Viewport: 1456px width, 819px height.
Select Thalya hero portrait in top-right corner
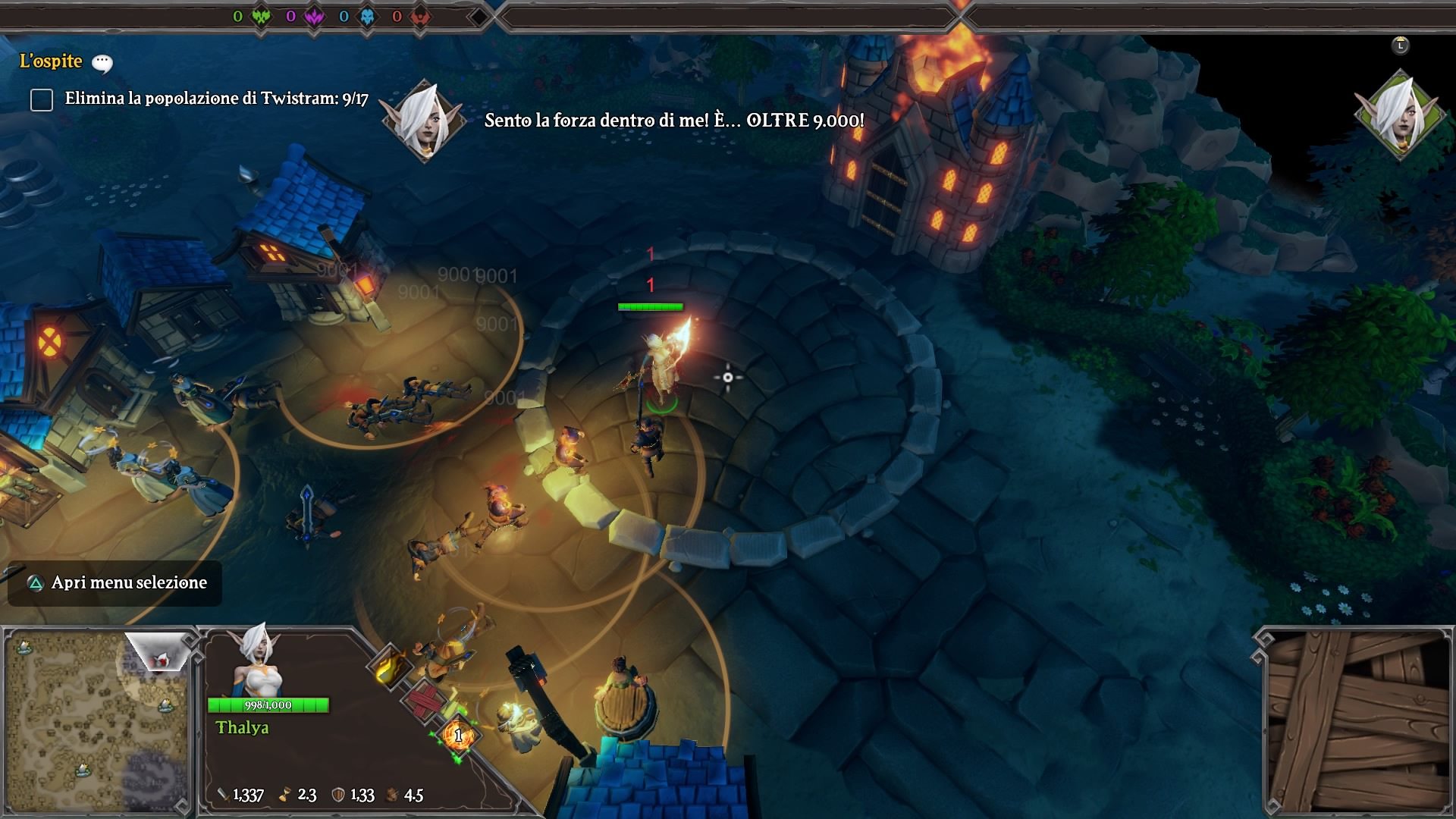pos(1400,115)
